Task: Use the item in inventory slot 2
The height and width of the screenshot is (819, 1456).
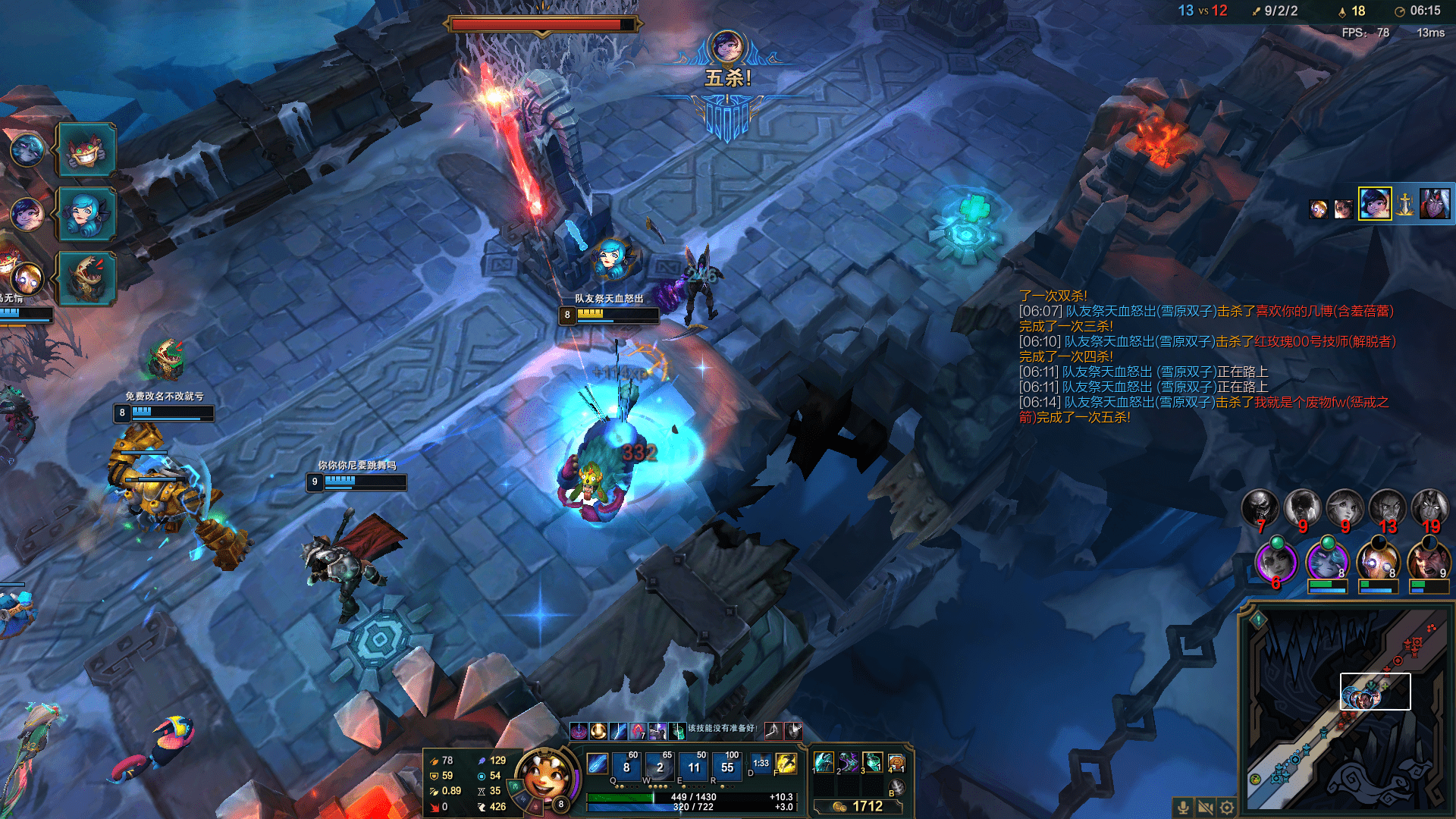Action: coord(849,761)
